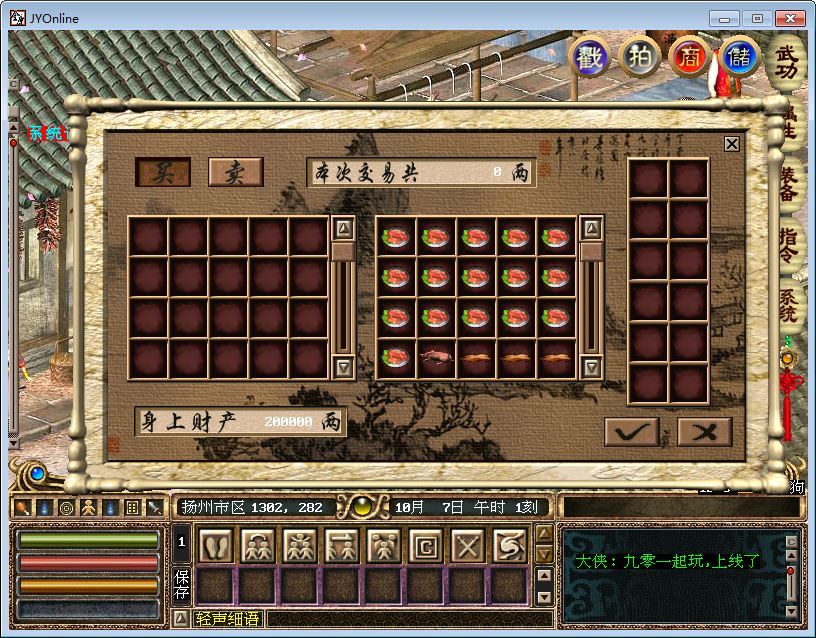
Task: Close the JYOnline window
Action: click(790, 18)
